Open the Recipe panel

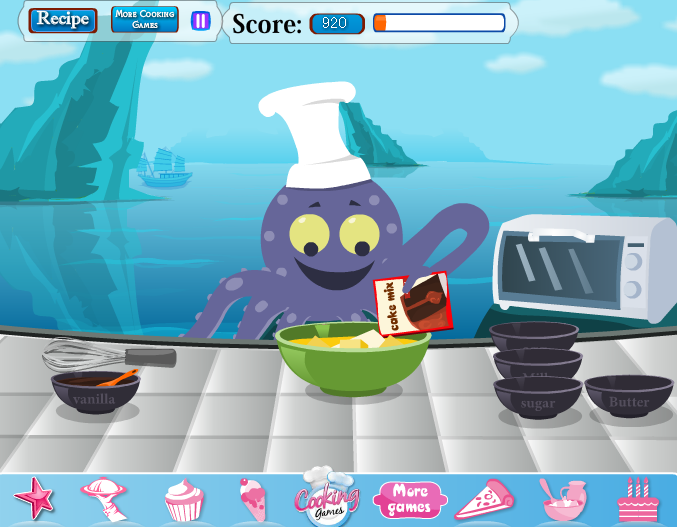tap(63, 20)
